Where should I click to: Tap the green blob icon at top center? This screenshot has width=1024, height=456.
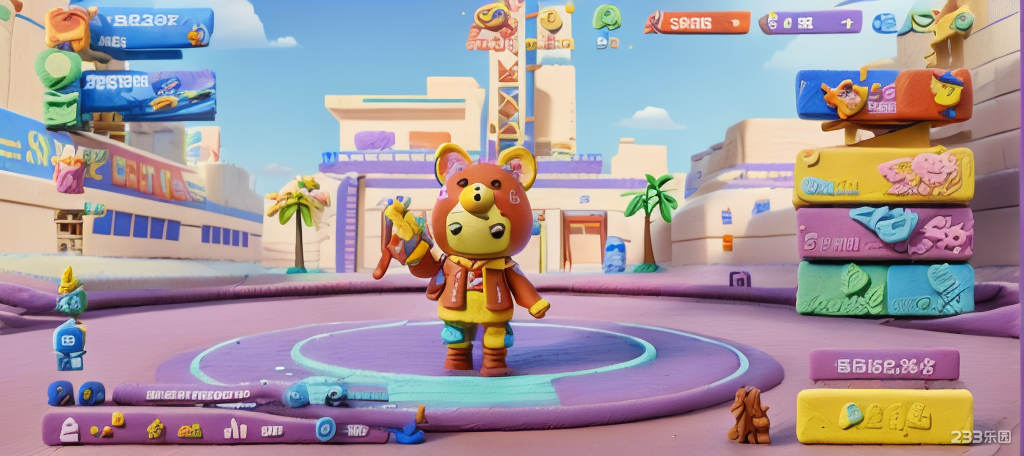coord(606,17)
